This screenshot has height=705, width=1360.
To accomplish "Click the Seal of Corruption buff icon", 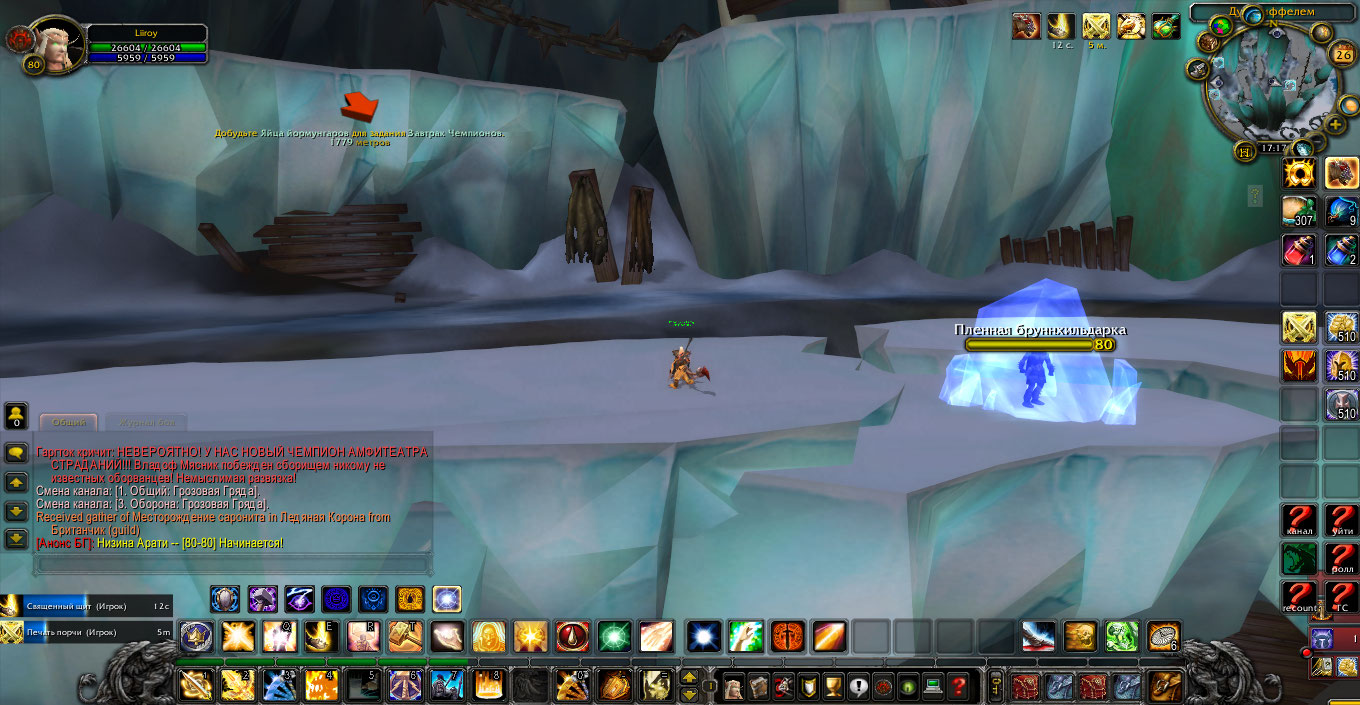I will point(1096,26).
